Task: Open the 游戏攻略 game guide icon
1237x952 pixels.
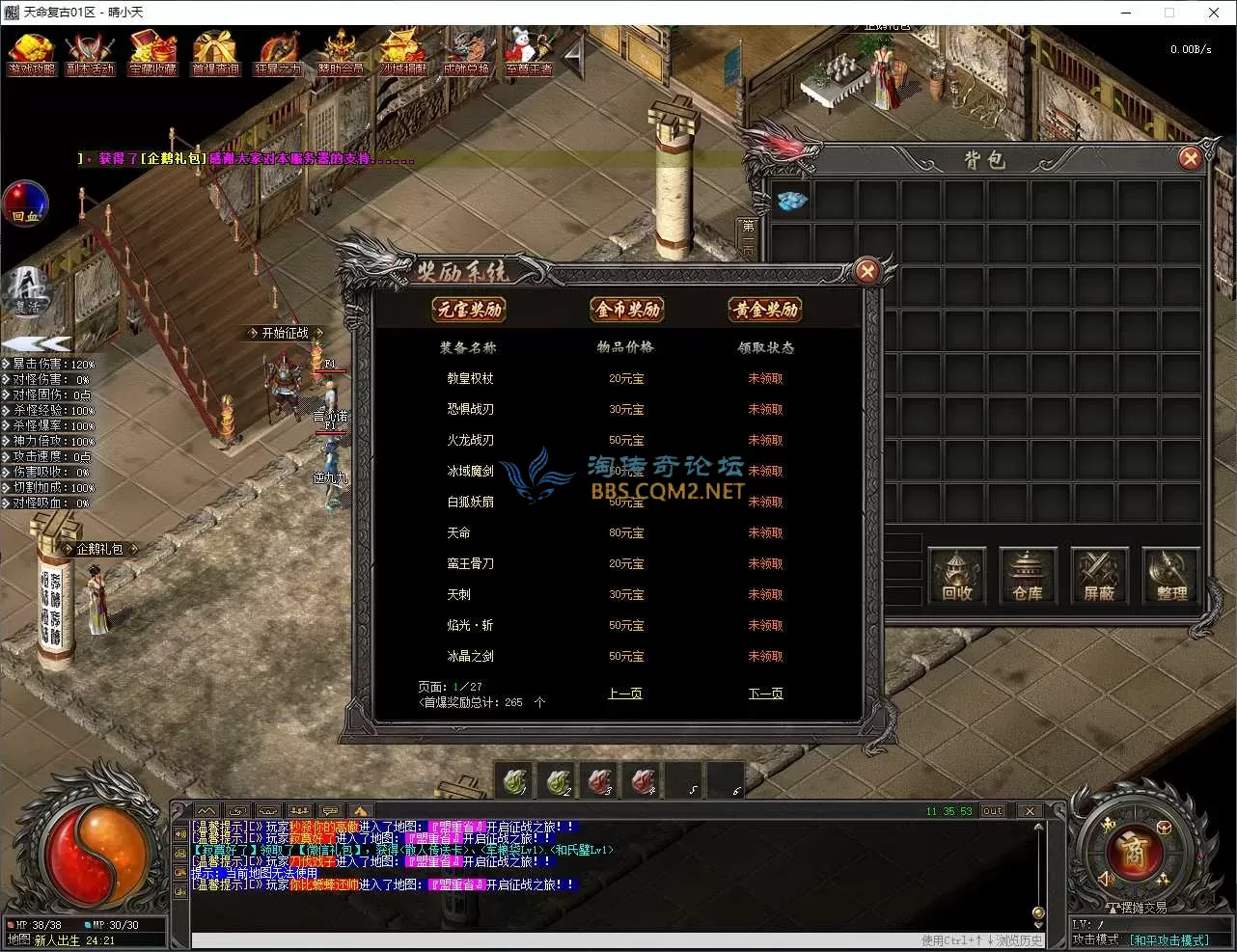Action: tap(31, 53)
